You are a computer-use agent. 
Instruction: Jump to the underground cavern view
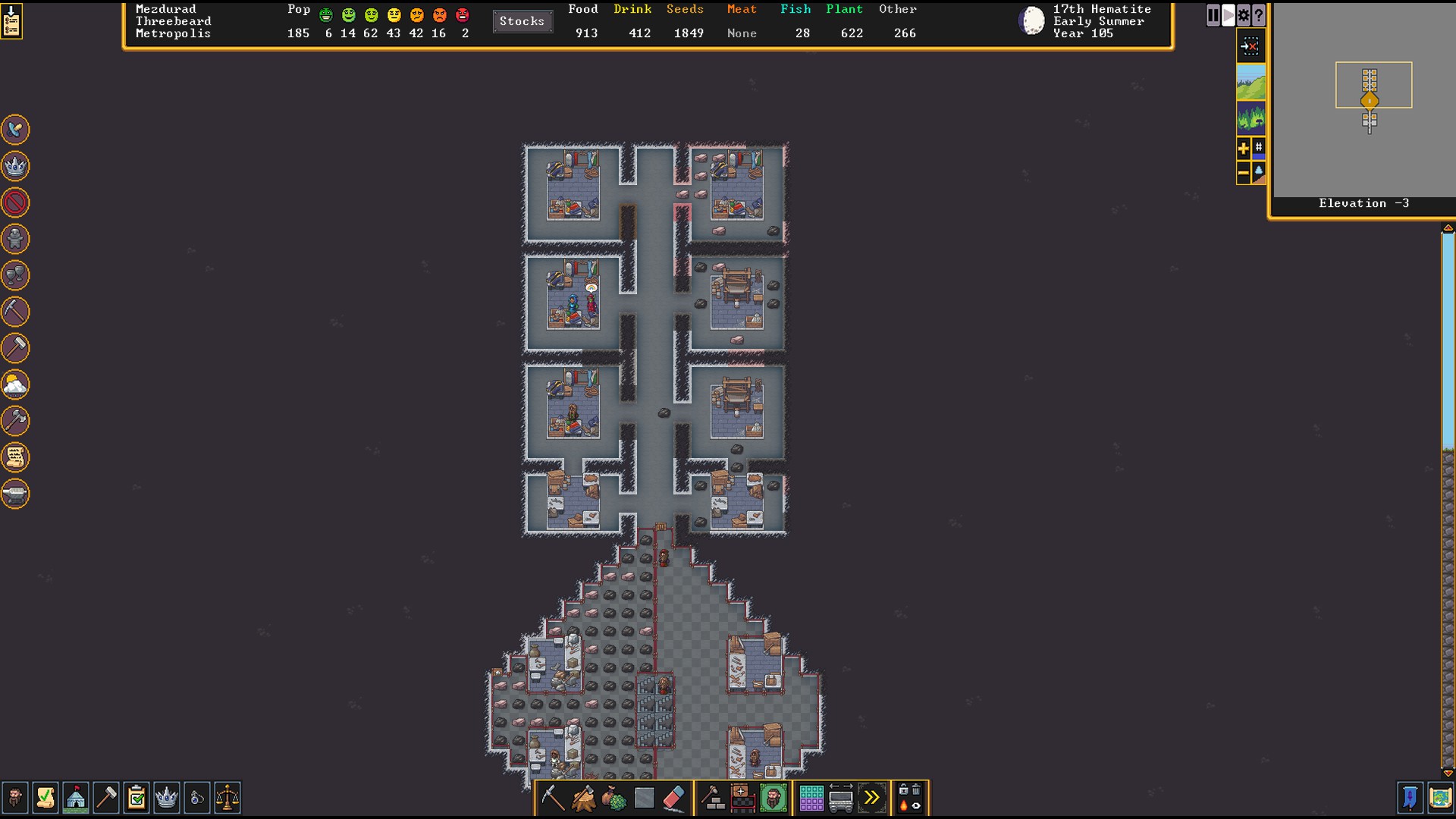click(1250, 118)
